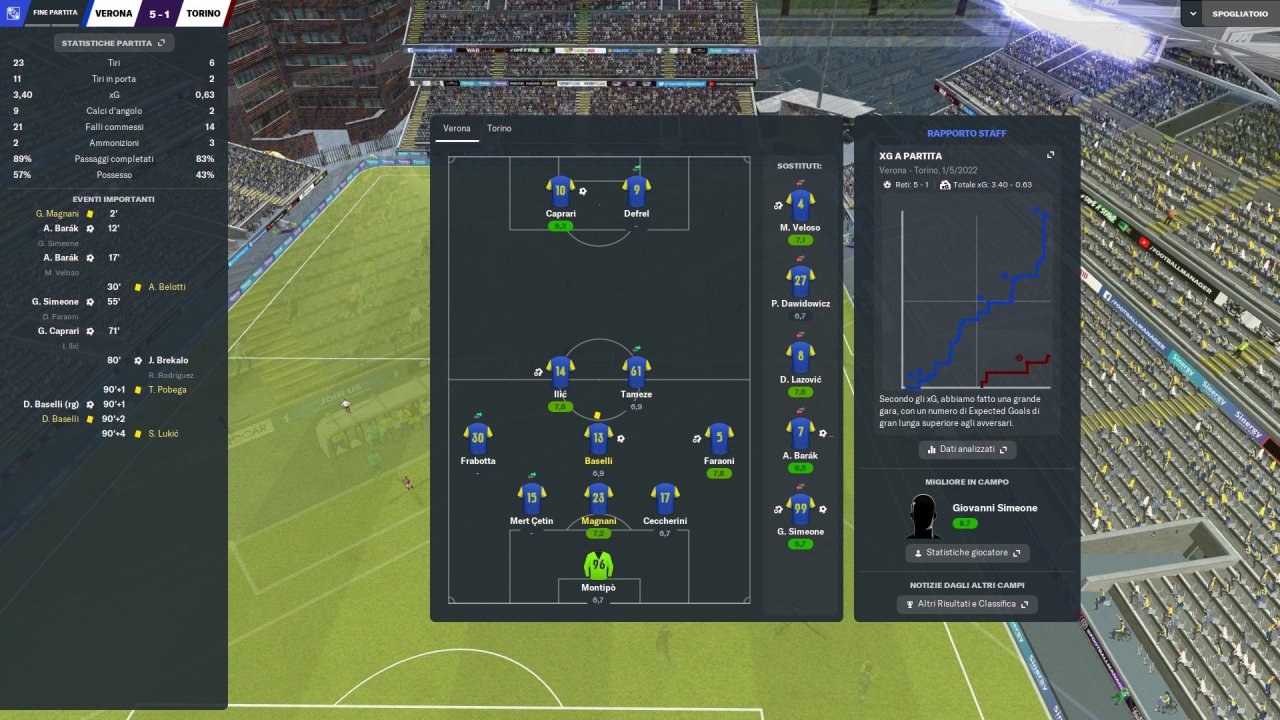This screenshot has height=720, width=1280.
Task: Expand the xG a partita chart
Action: (x=1050, y=155)
